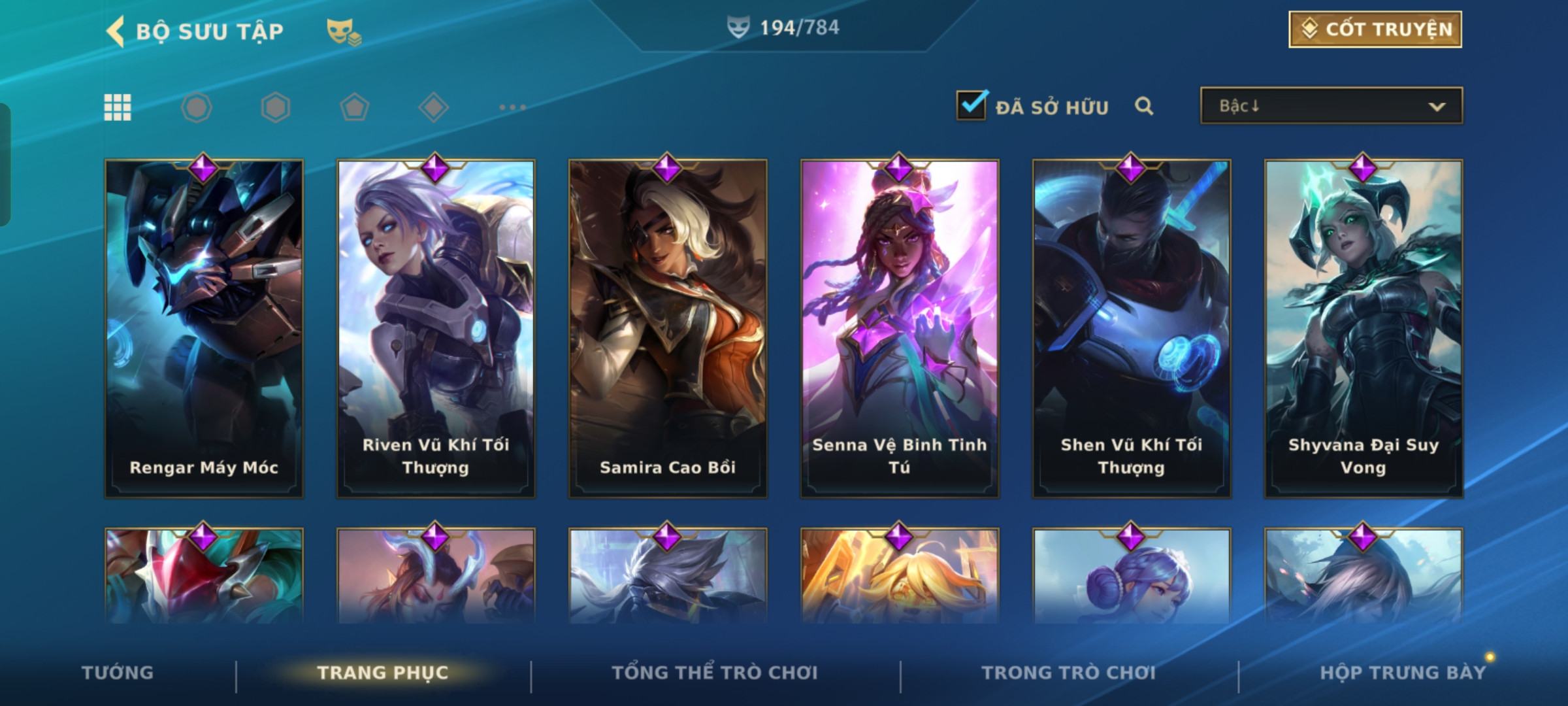Open the Cốt Truyện button
This screenshot has height=706, width=1568.
[1375, 29]
